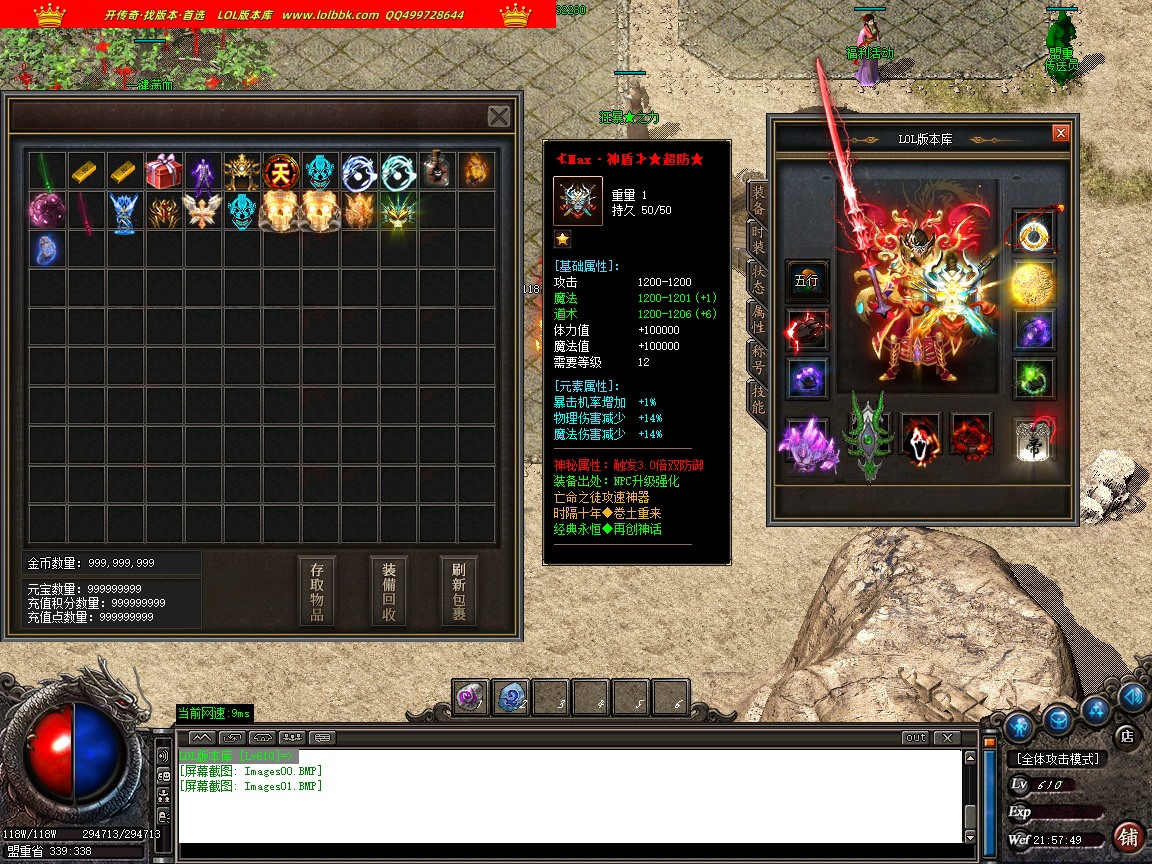Close the inventory bag window
Viewport: 1152px width, 864px height.
[x=499, y=116]
